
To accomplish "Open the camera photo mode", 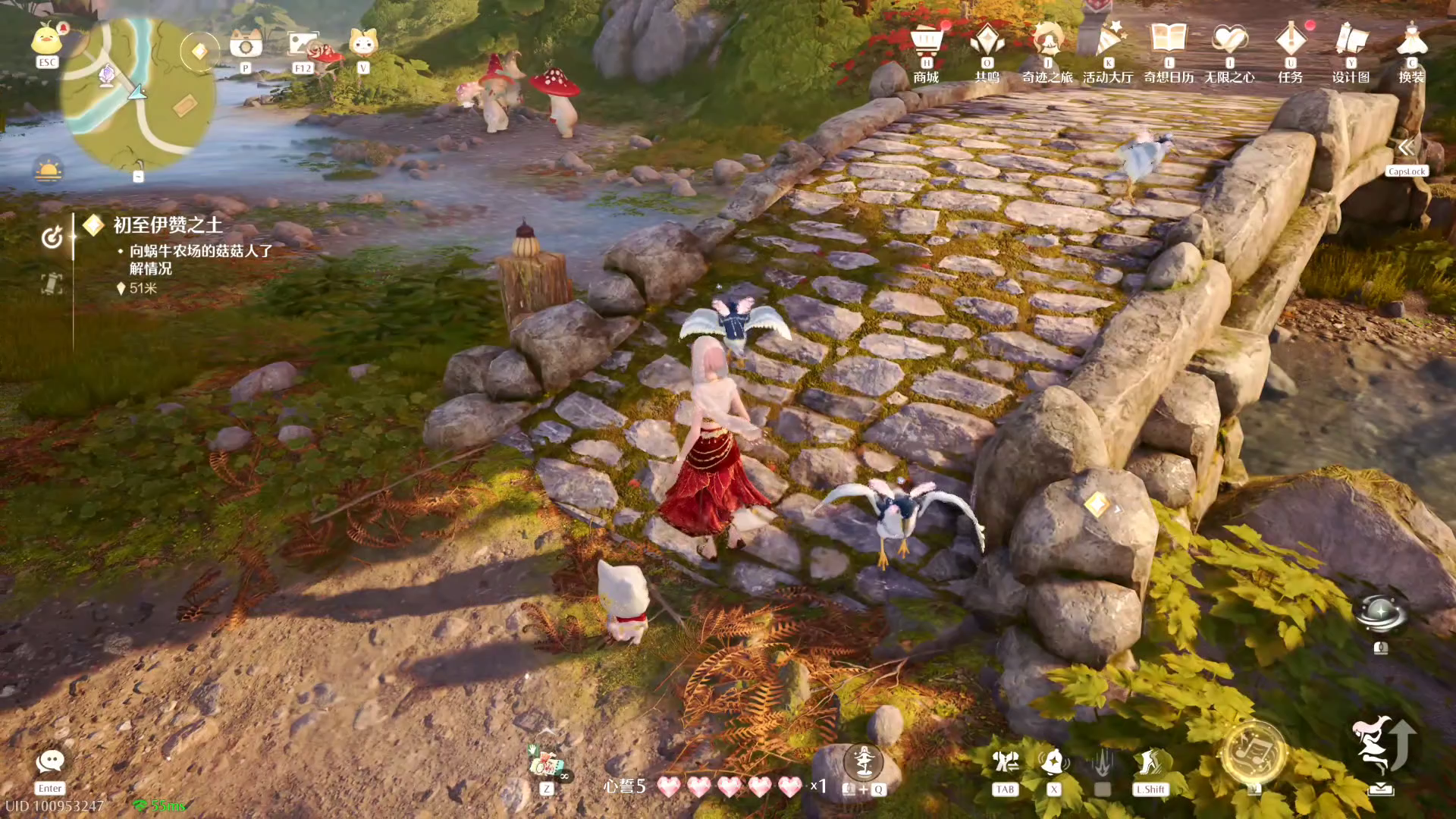I will tap(246, 44).
